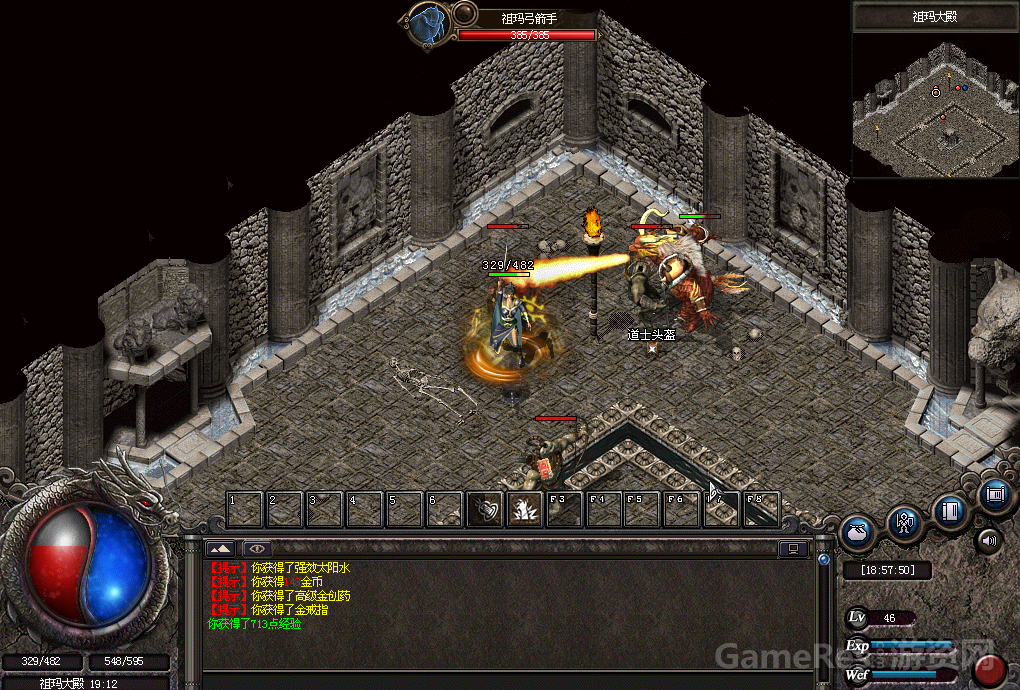Toggle sound with the speaker icon
The width and height of the screenshot is (1020, 690).
click(x=989, y=542)
